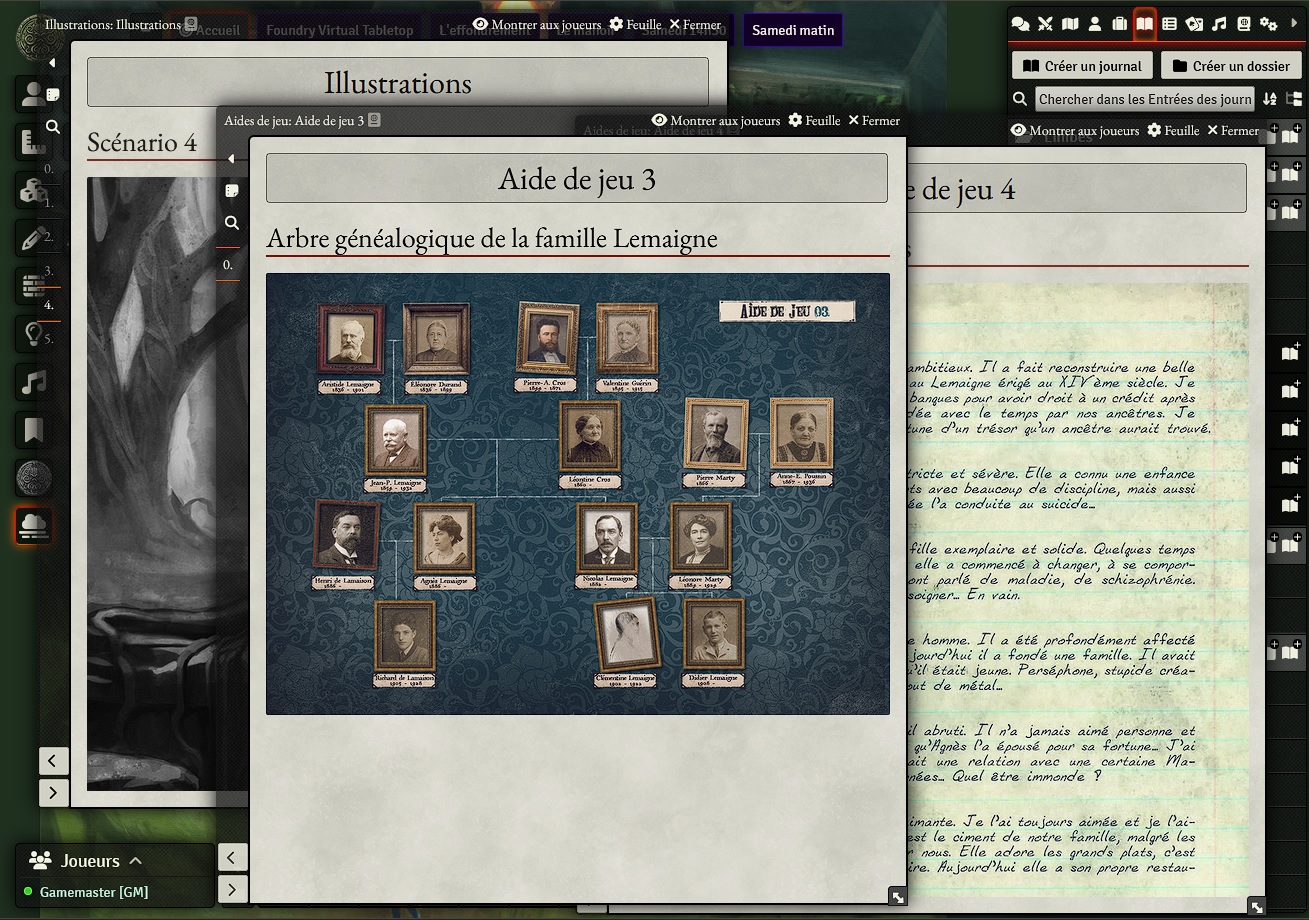Open the items suitcase tab
The image size is (1309, 920).
1120,24
